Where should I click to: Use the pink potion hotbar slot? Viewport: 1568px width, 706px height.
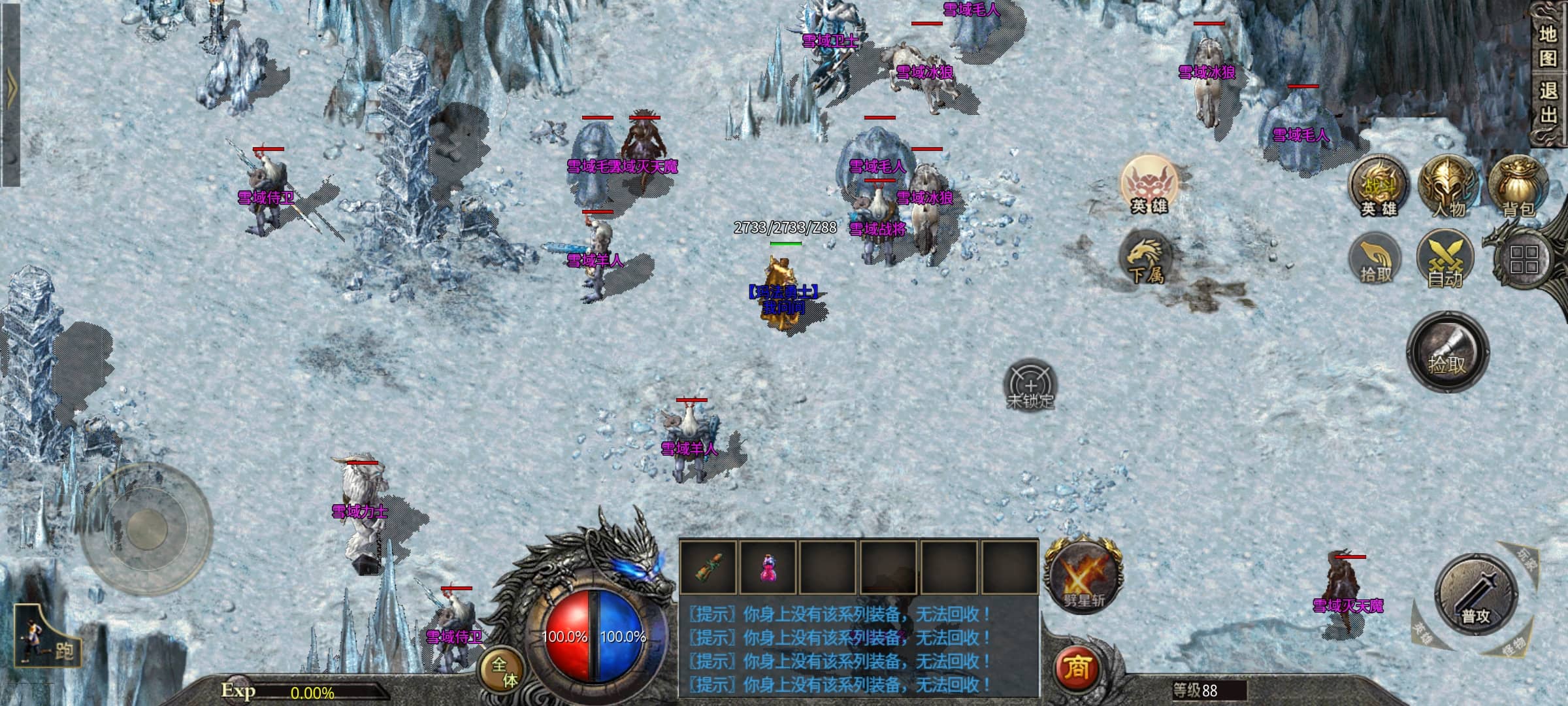(768, 567)
